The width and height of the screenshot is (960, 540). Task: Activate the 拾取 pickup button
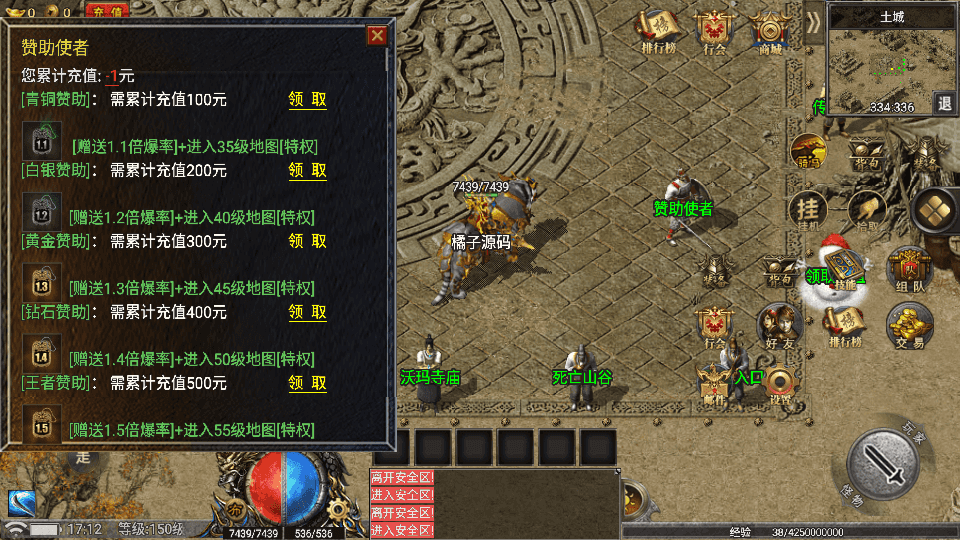pos(867,208)
